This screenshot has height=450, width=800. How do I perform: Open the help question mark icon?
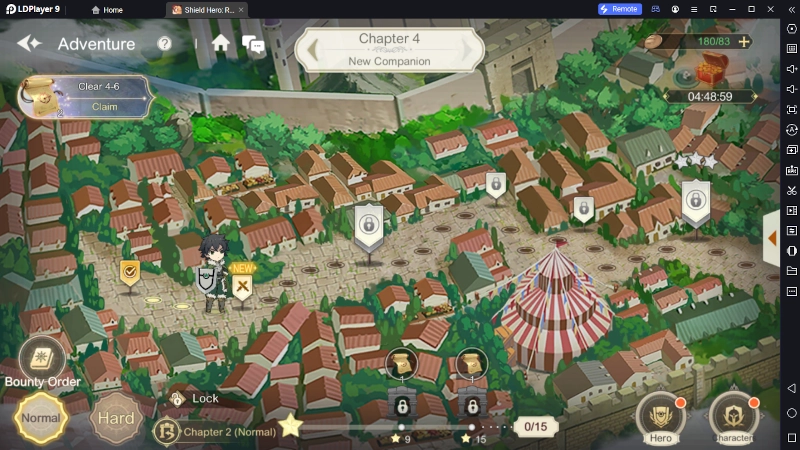165,44
